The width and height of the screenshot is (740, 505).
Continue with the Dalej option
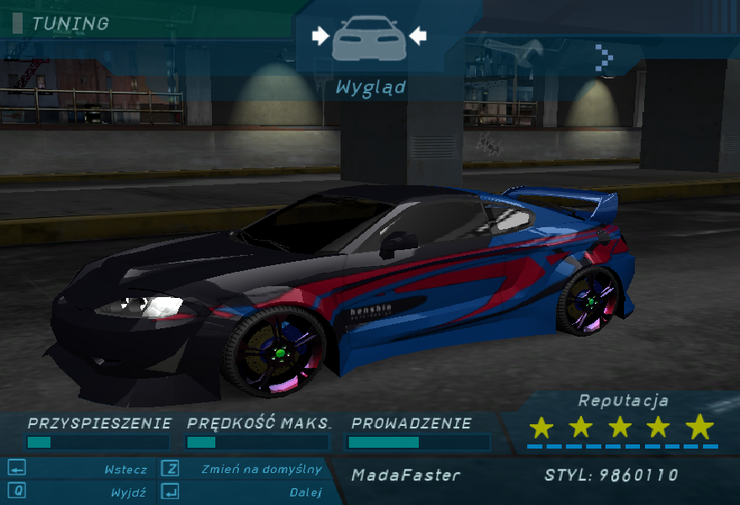point(305,492)
